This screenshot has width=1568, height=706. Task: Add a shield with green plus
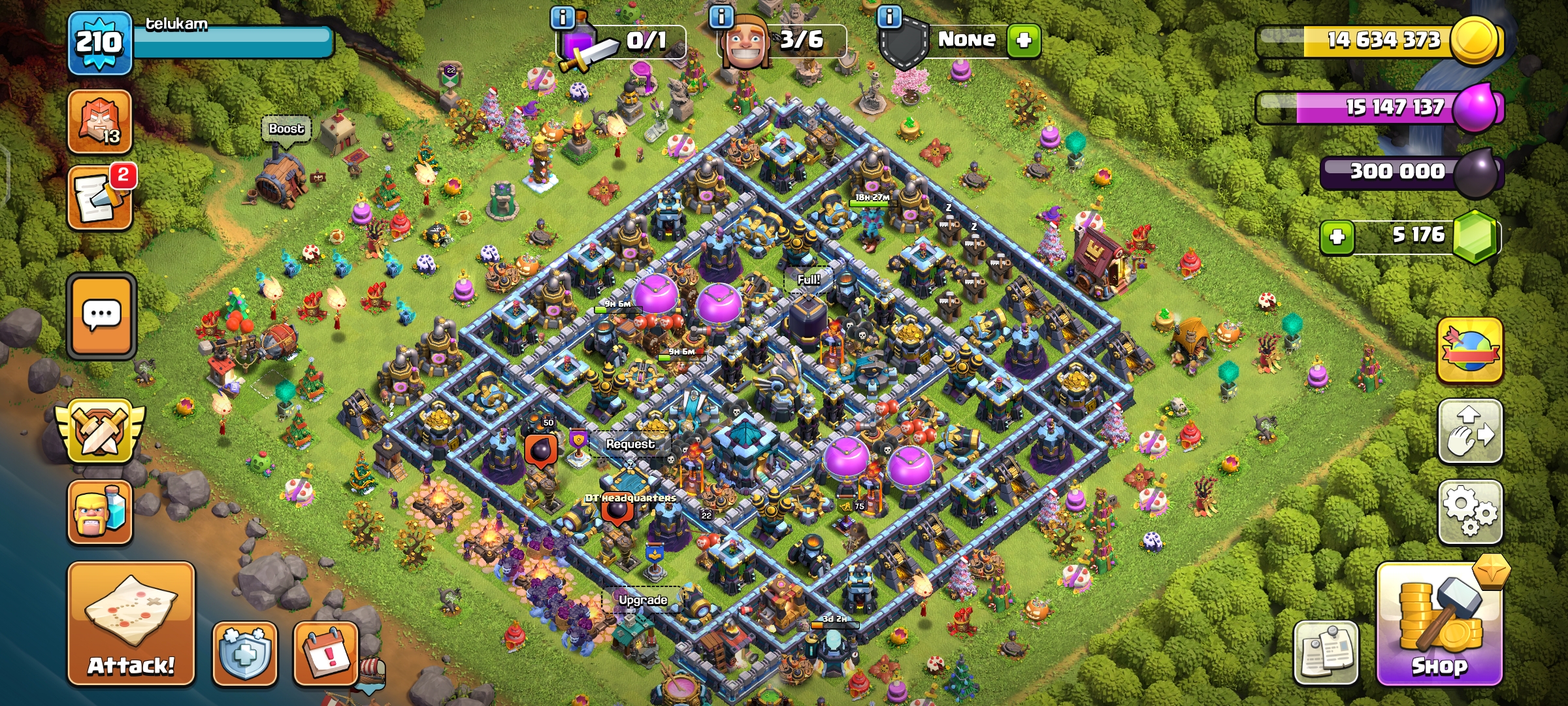coord(1023,41)
